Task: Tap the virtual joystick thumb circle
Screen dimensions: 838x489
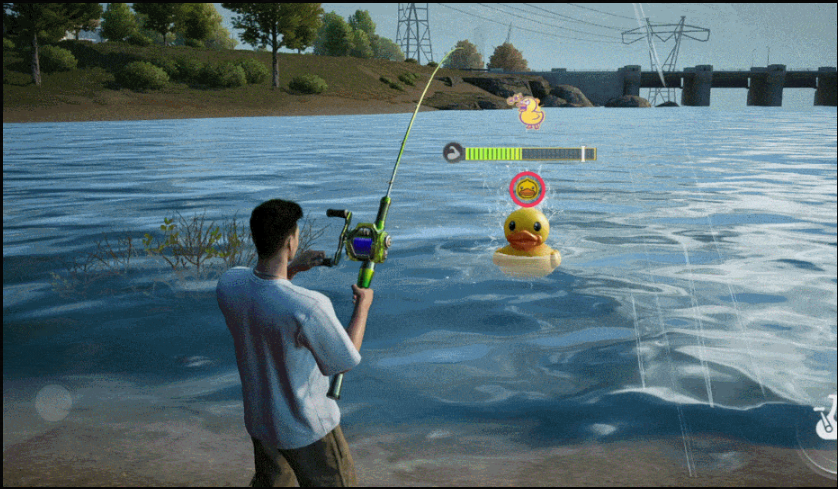Action: (x=53, y=403)
